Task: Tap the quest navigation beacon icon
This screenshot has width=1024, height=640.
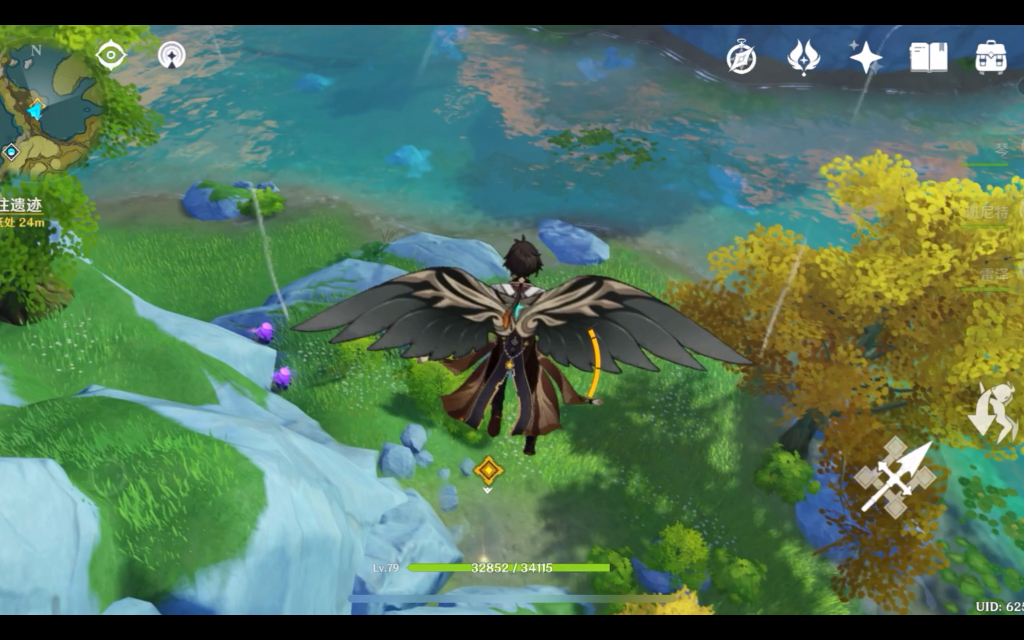Action: pos(172,54)
